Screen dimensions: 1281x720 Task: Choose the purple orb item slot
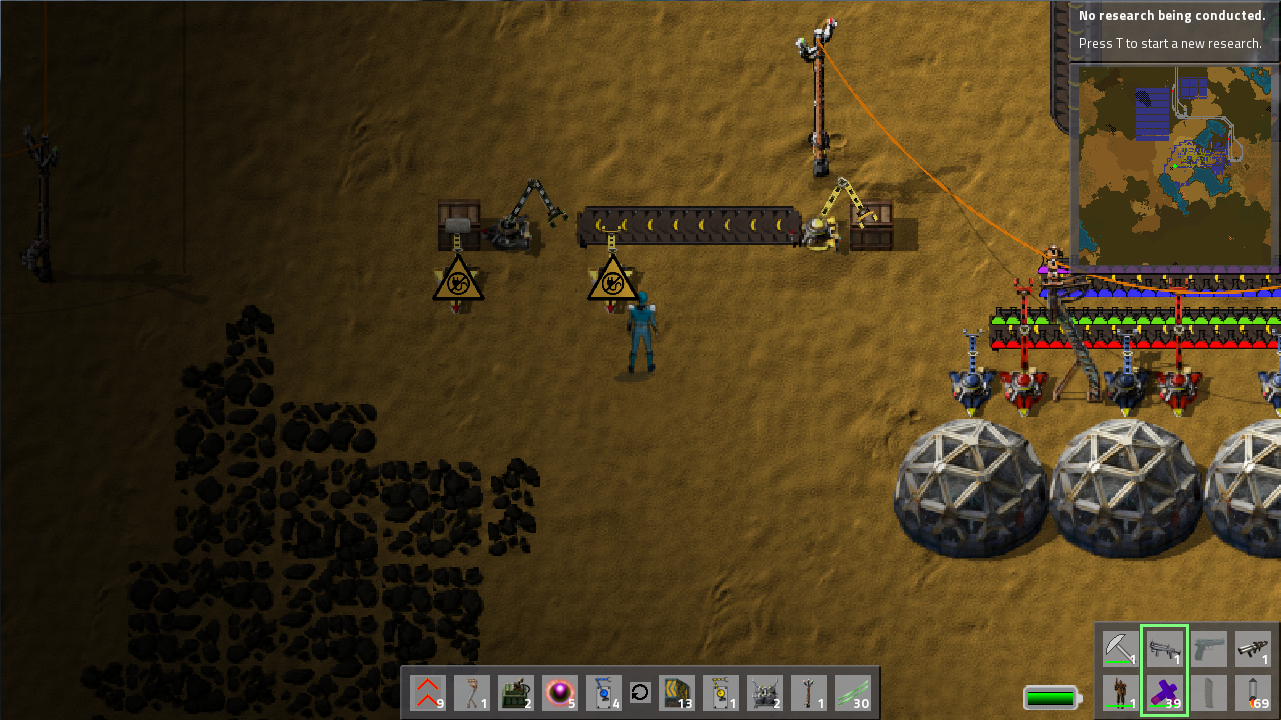[559, 693]
